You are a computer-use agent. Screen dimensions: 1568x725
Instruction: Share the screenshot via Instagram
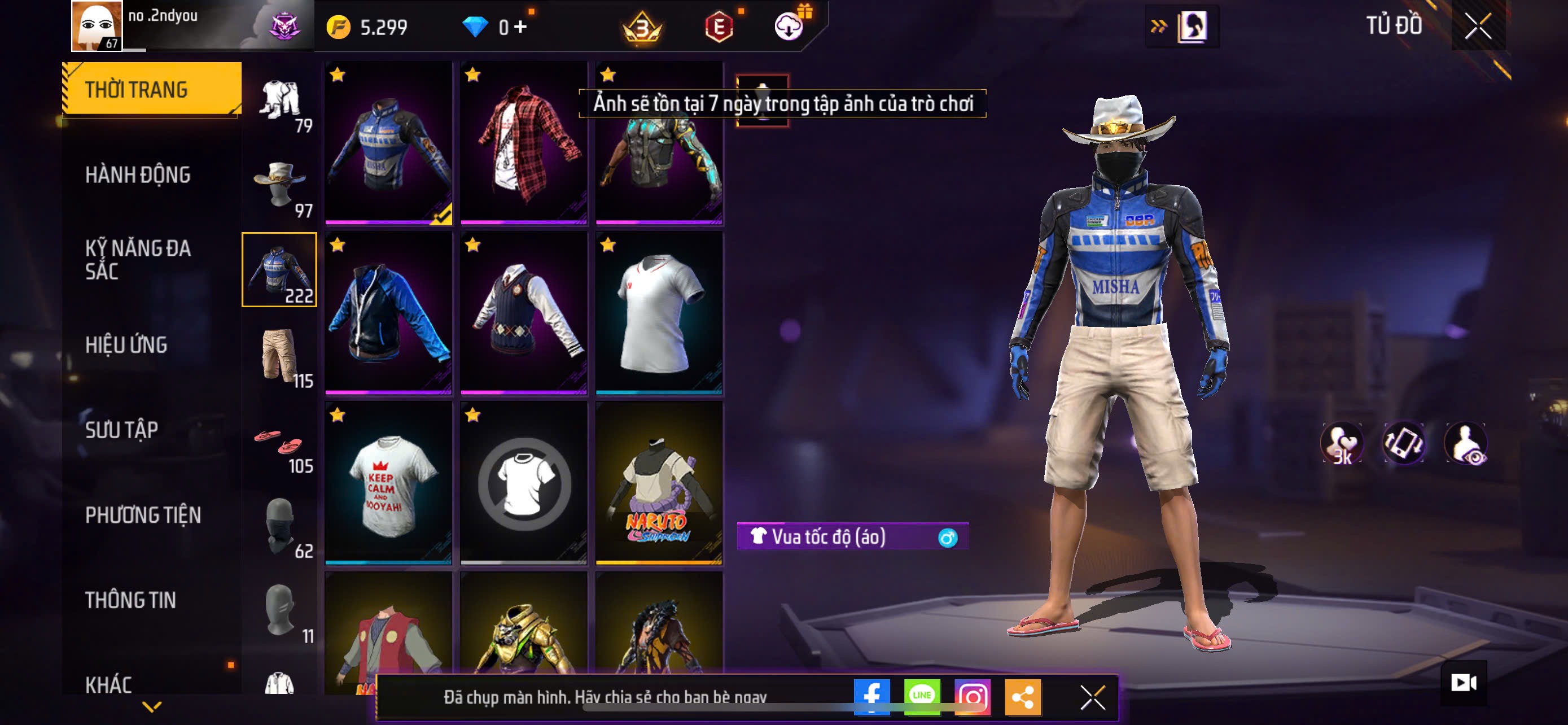(972, 696)
